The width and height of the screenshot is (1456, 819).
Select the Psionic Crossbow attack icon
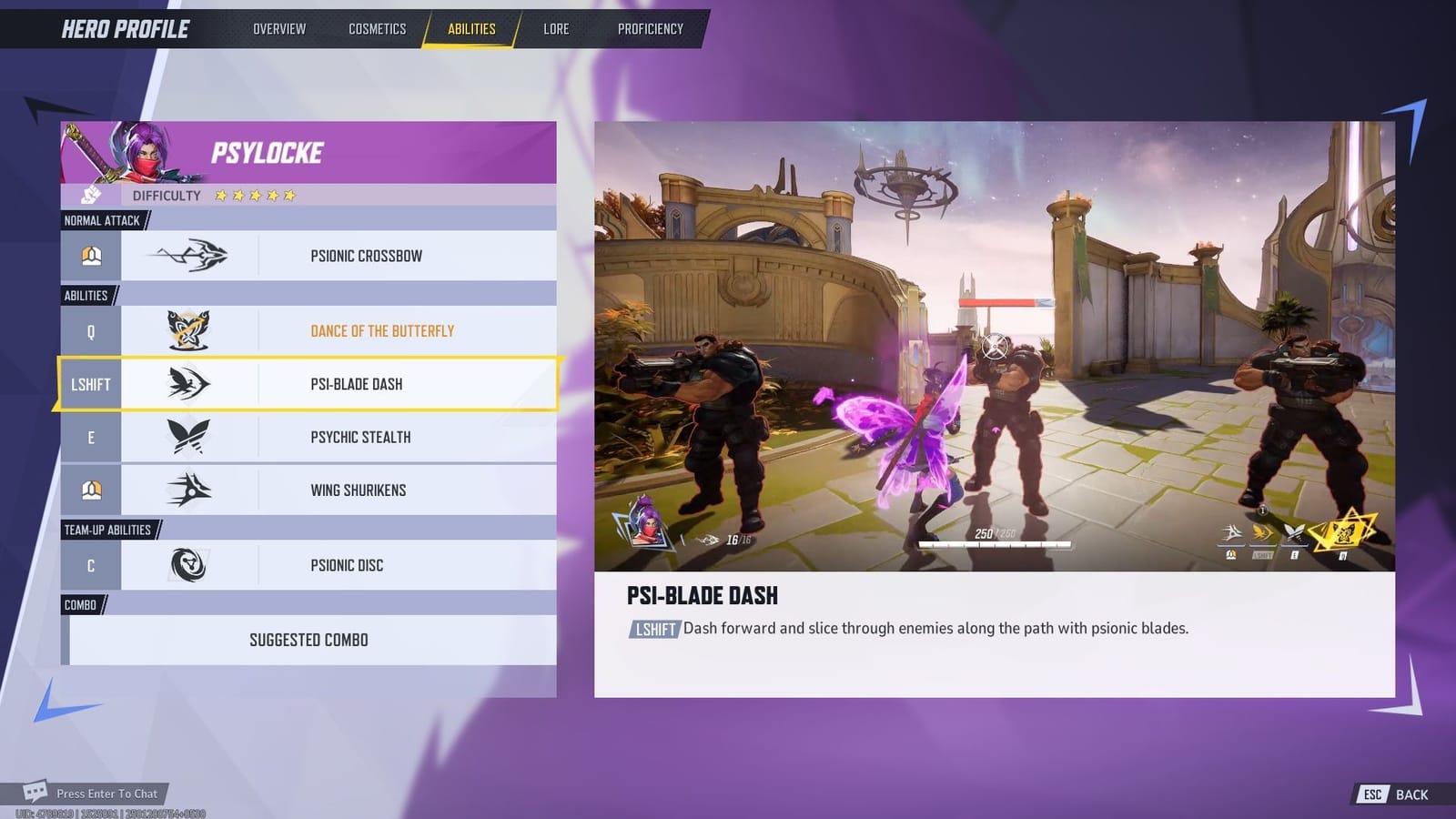[x=191, y=255]
